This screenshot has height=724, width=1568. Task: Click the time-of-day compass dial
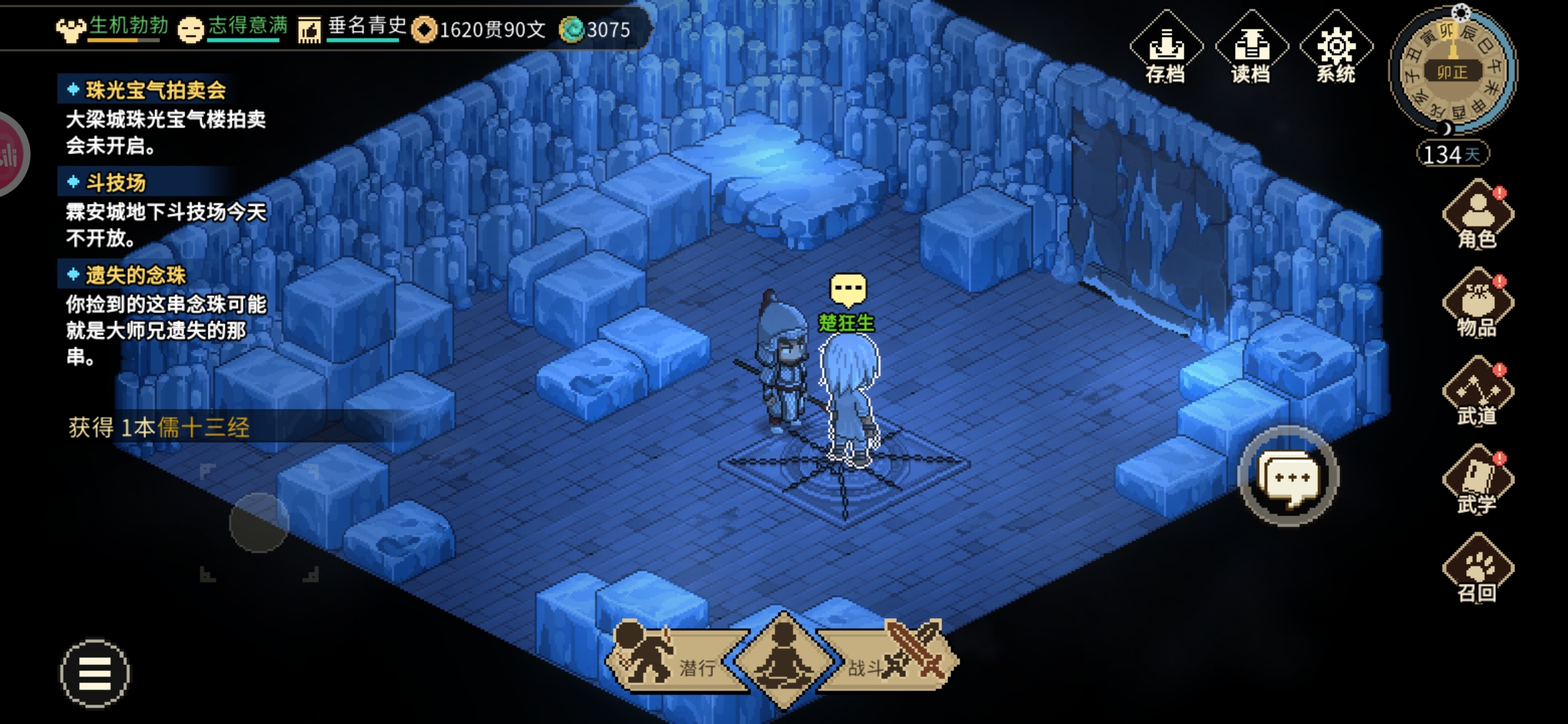[x=1453, y=70]
